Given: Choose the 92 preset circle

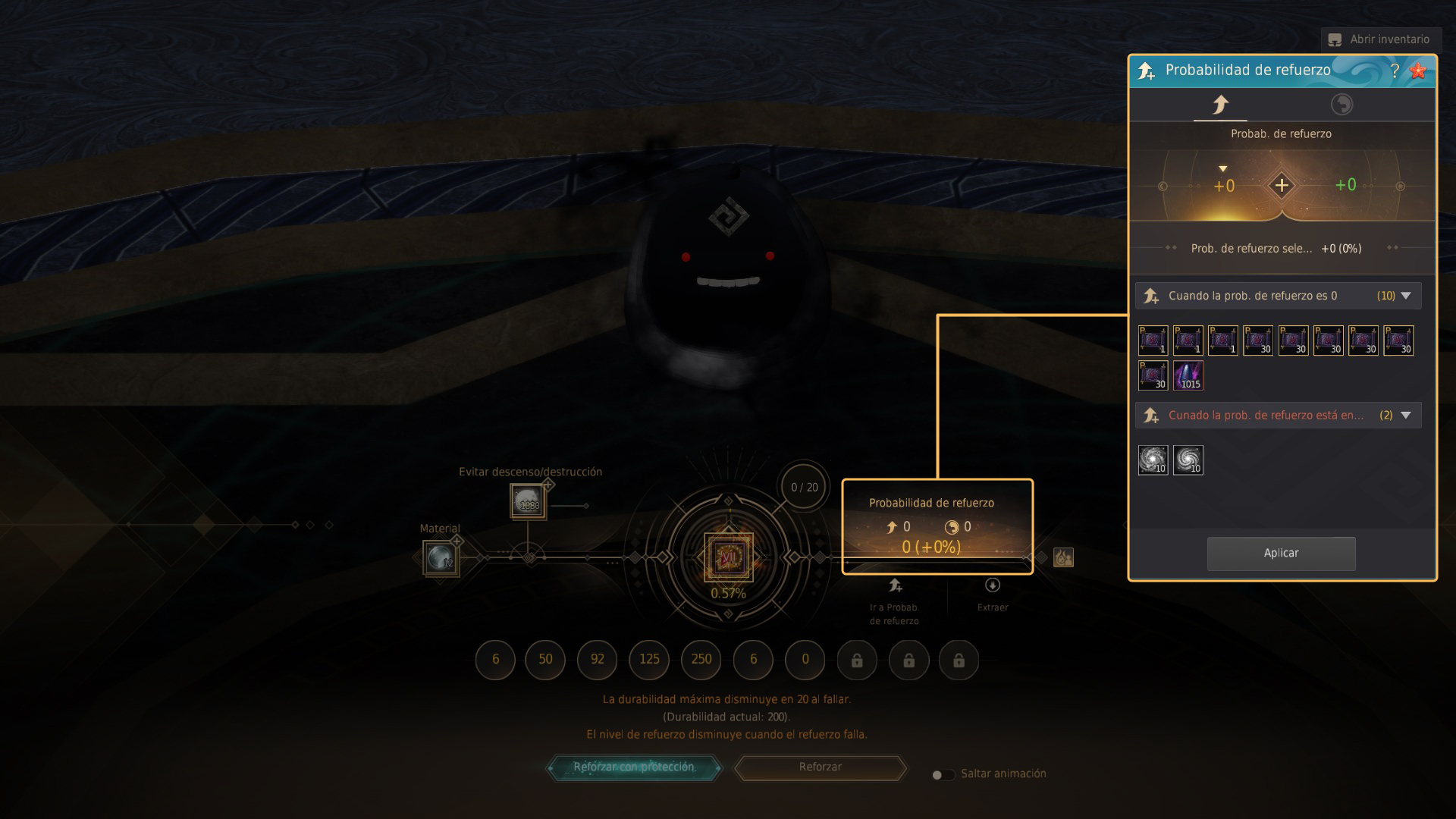Looking at the screenshot, I should point(598,659).
